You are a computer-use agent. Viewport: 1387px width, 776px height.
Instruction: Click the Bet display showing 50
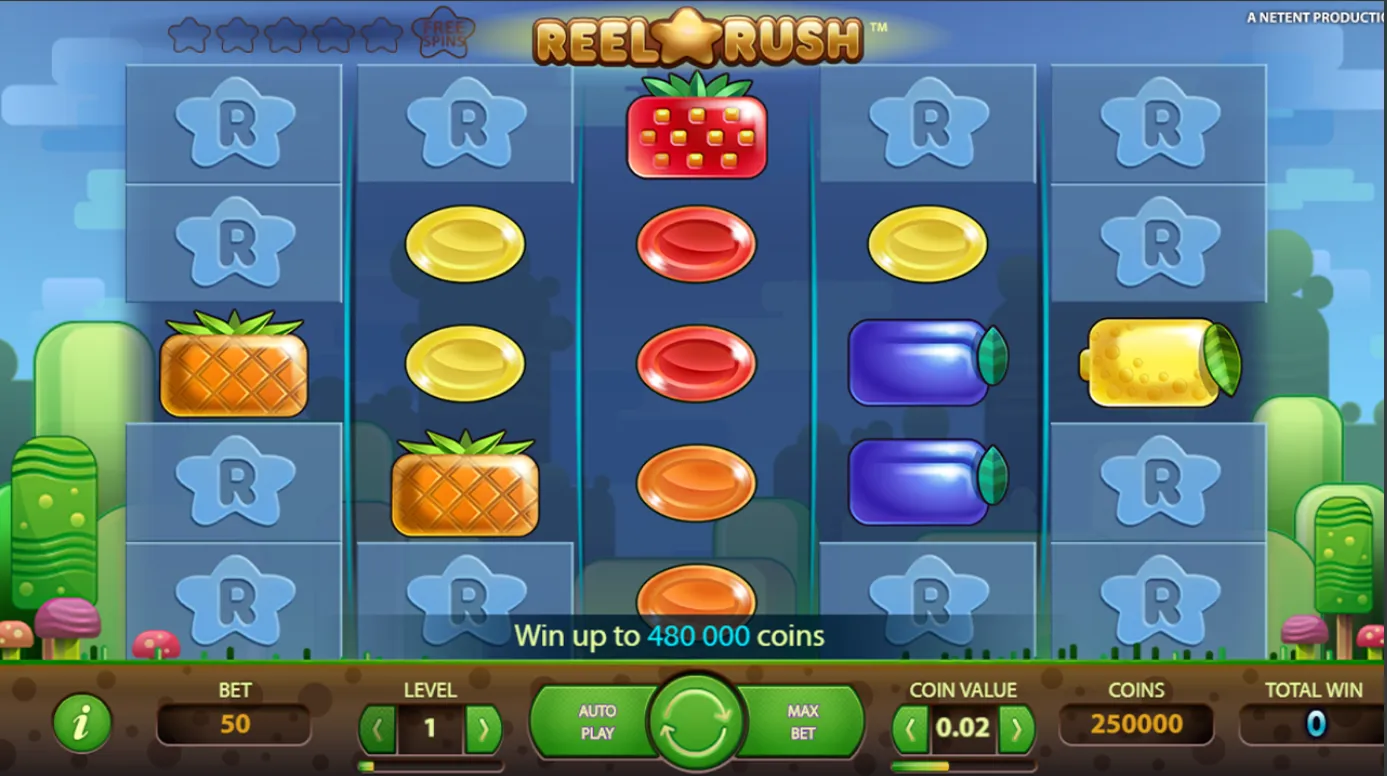pyautogui.click(x=236, y=723)
